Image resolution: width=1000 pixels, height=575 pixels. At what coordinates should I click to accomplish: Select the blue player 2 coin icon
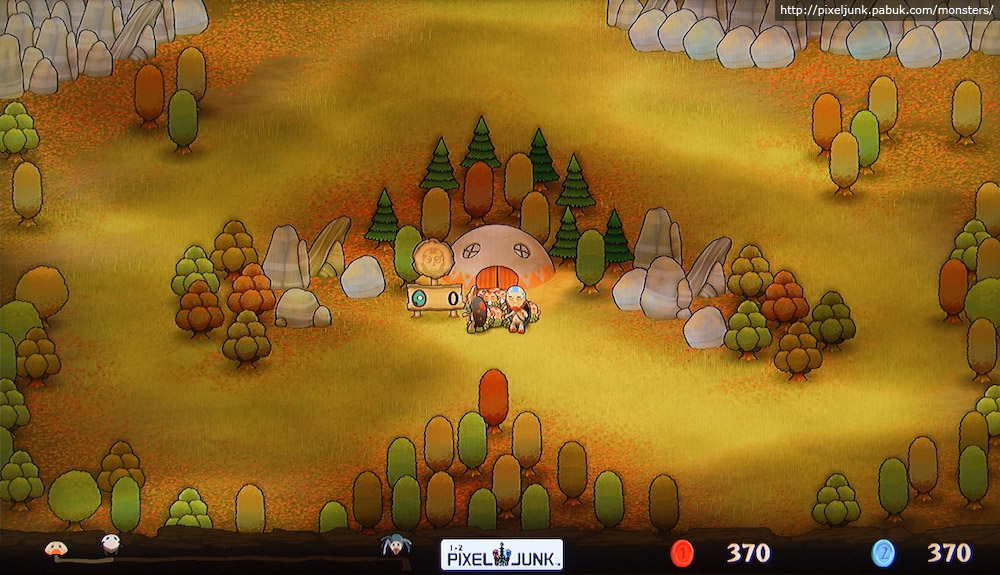pyautogui.click(x=883, y=552)
